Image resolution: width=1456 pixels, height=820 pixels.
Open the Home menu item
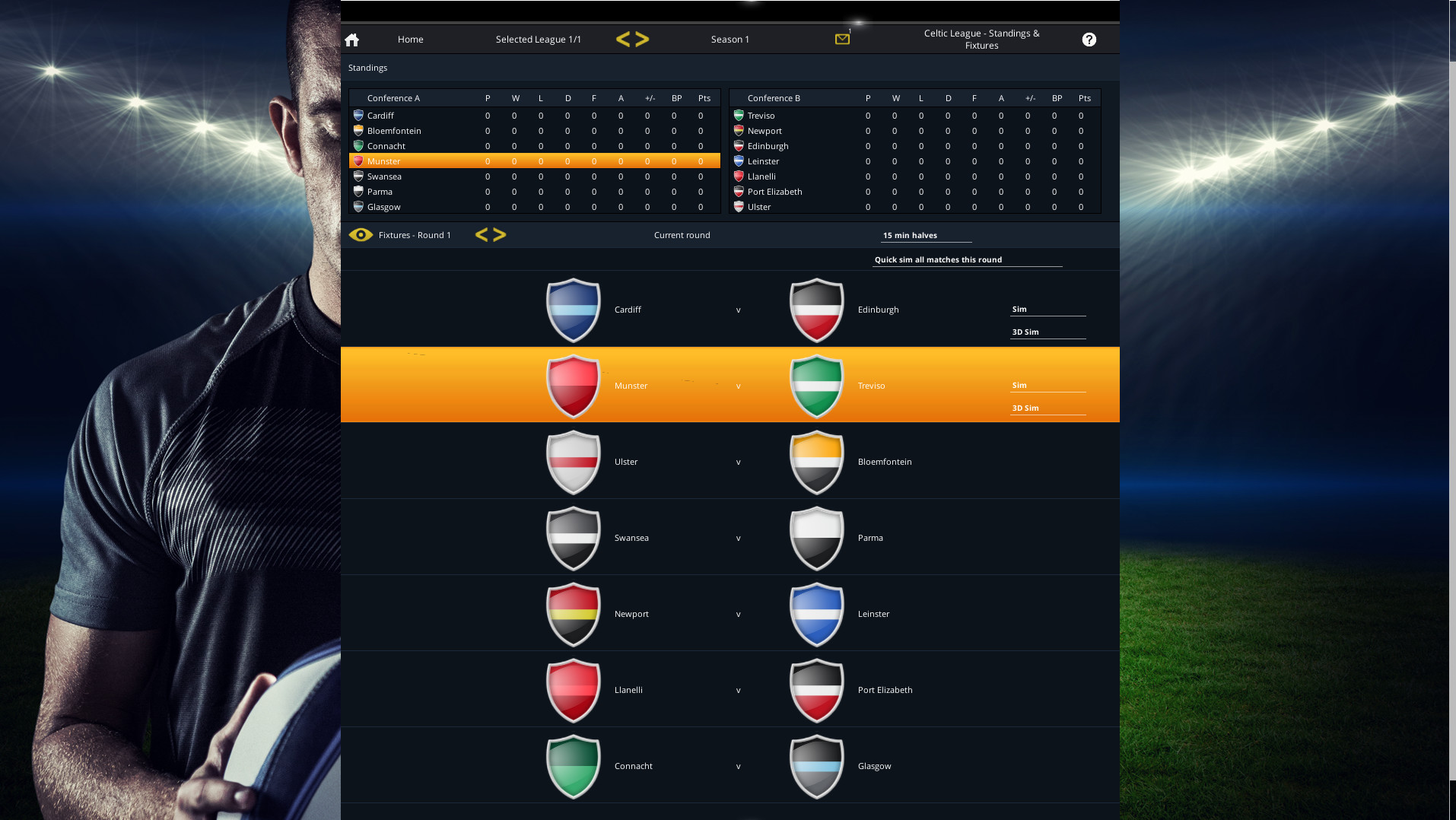[x=410, y=39]
